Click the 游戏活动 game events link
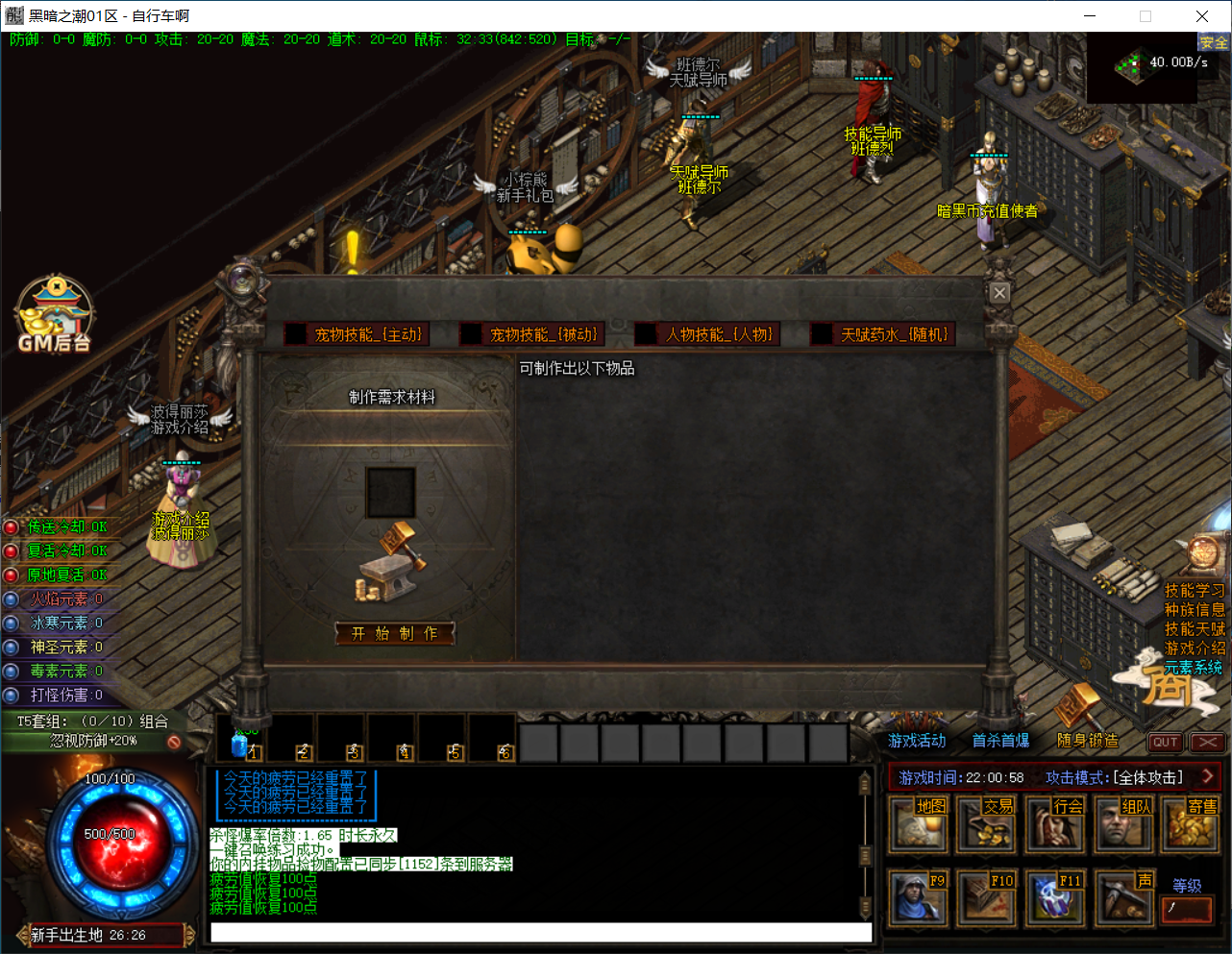Viewport: 1232px width, 954px height. click(917, 741)
